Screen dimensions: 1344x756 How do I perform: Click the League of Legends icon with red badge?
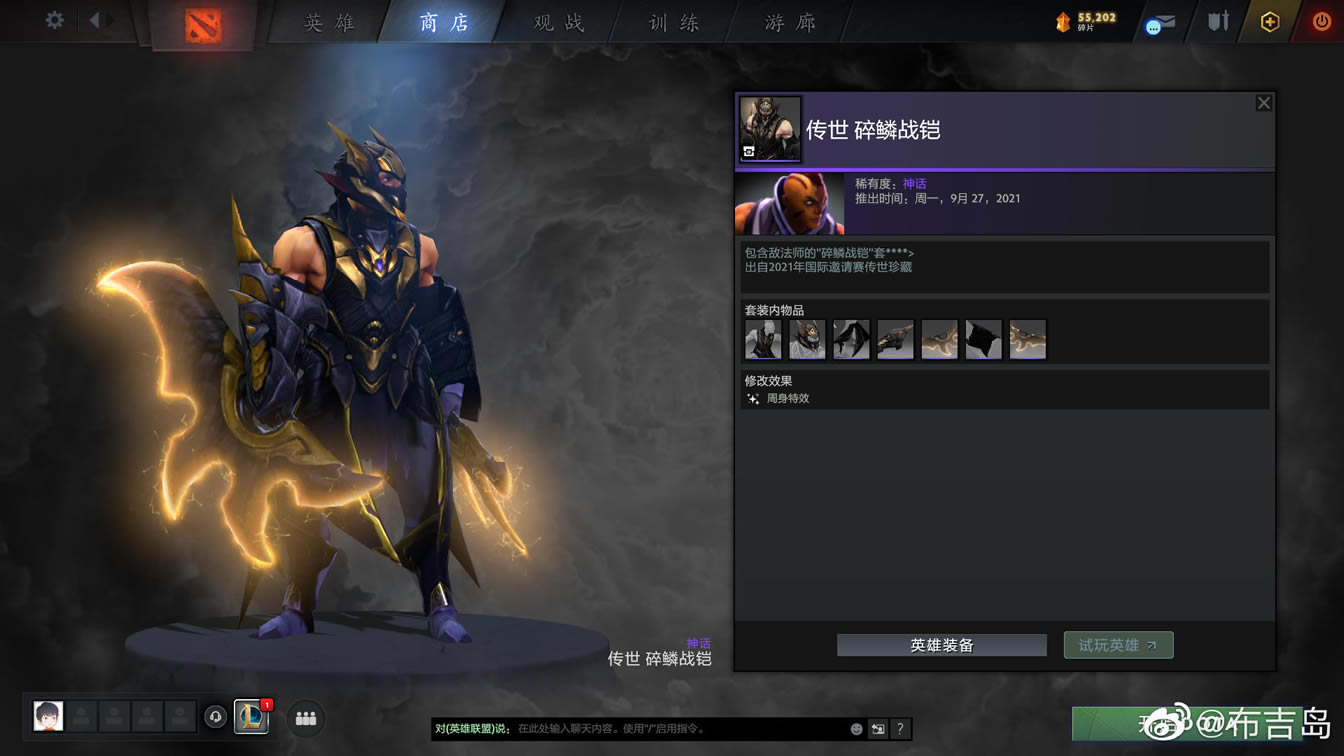pos(251,718)
